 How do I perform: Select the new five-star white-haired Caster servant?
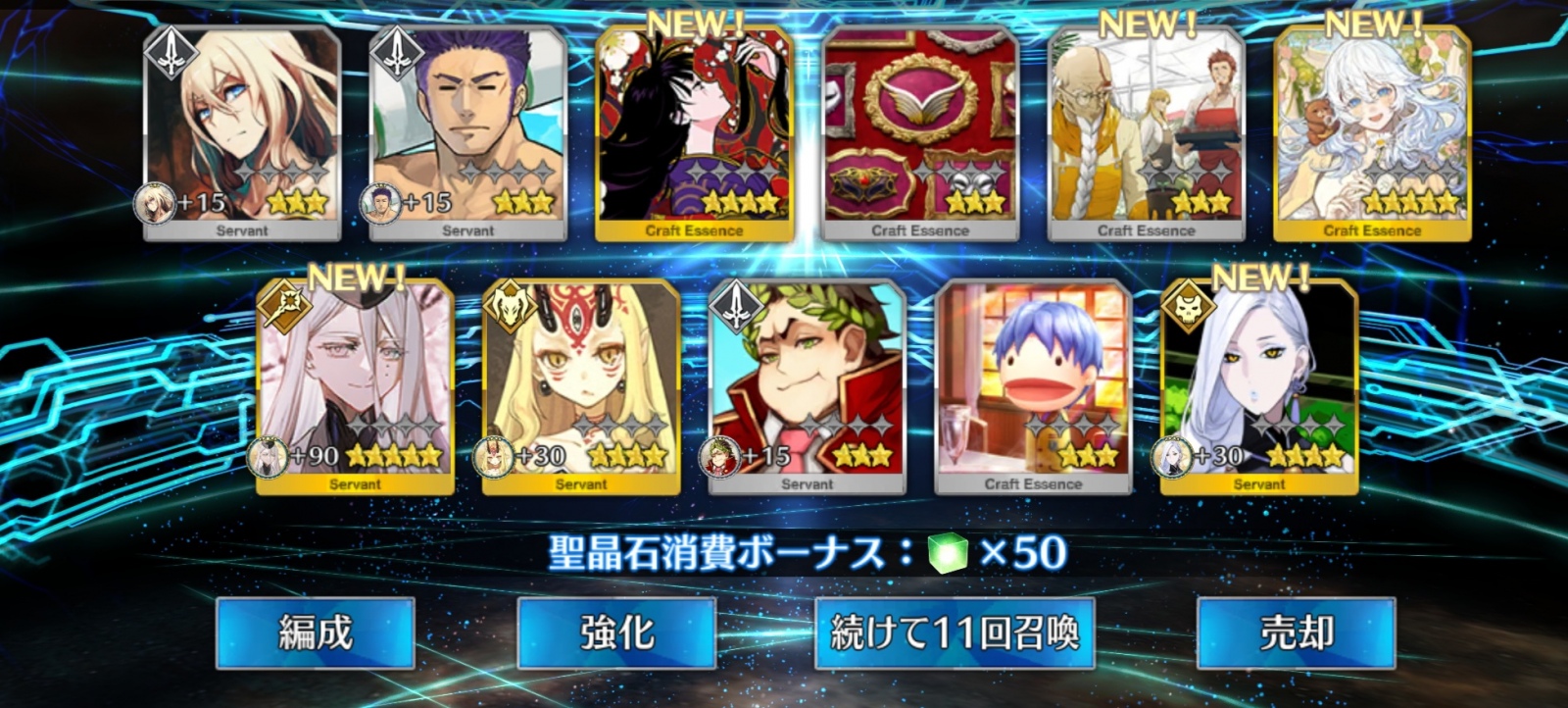[x=355, y=387]
